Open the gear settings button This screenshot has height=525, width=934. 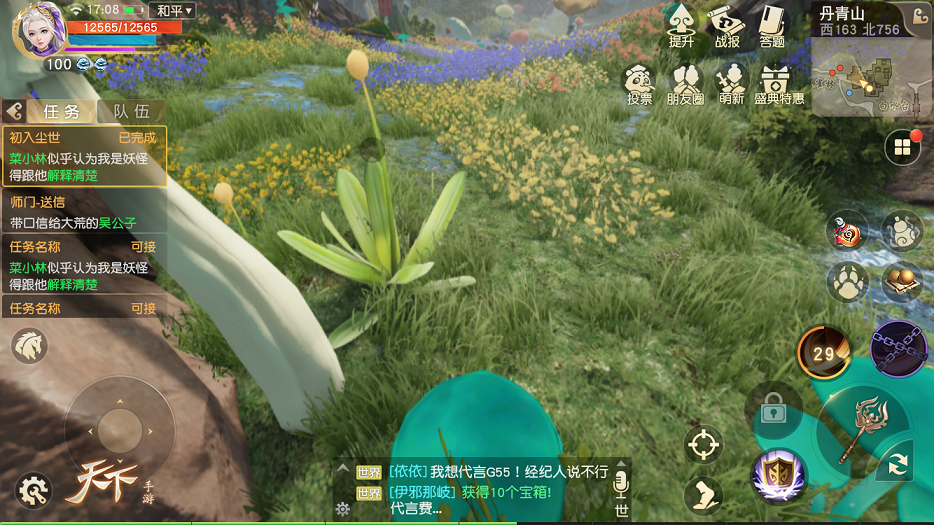34,490
